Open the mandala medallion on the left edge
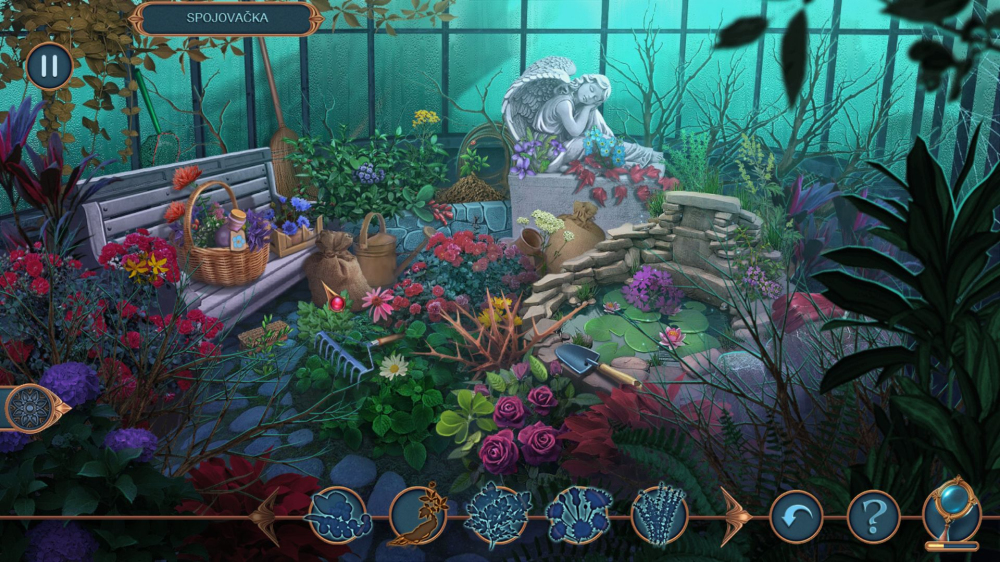Screen dimensions: 1000x562 click(30, 408)
